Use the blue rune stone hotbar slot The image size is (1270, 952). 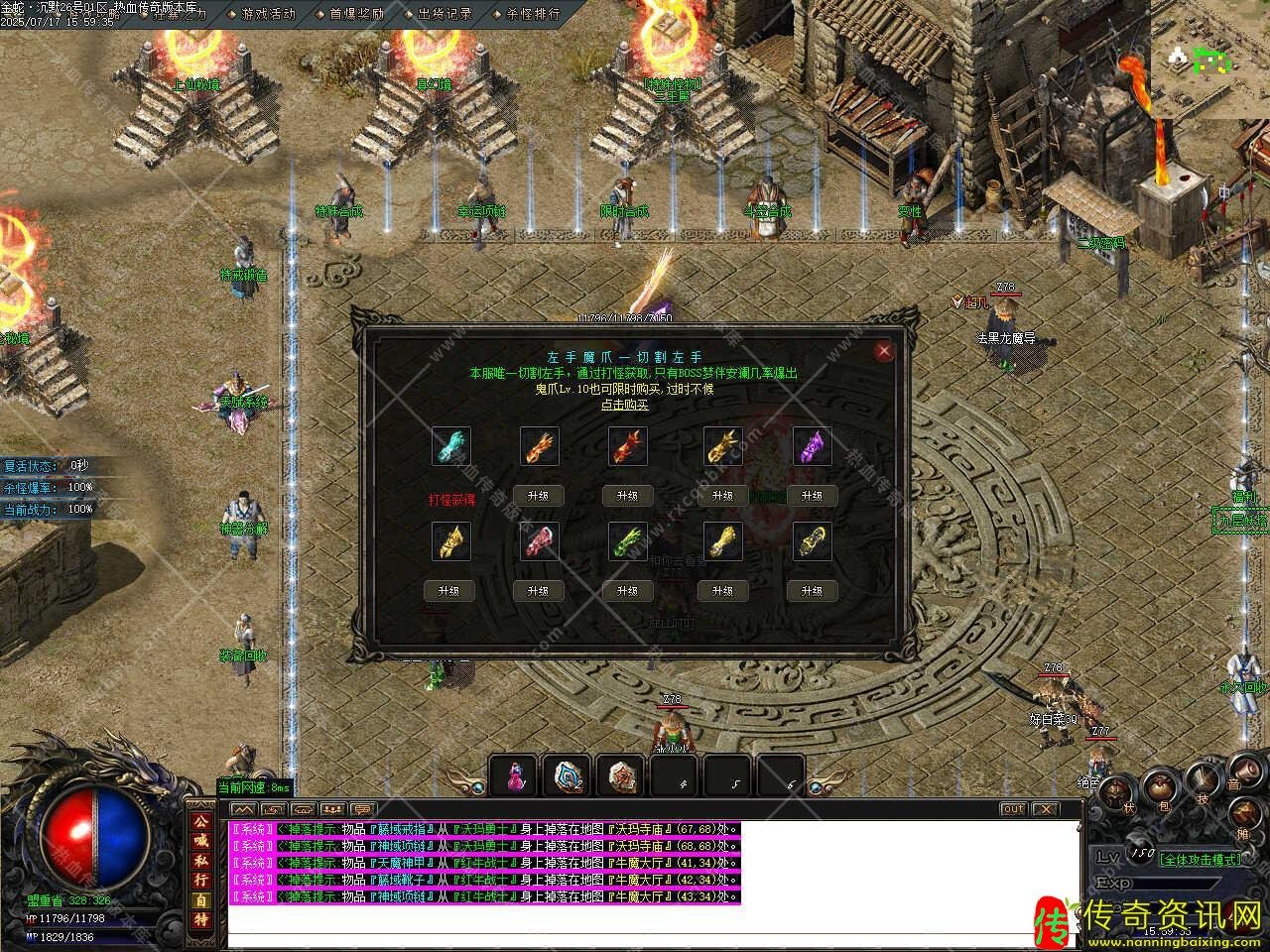tap(569, 776)
